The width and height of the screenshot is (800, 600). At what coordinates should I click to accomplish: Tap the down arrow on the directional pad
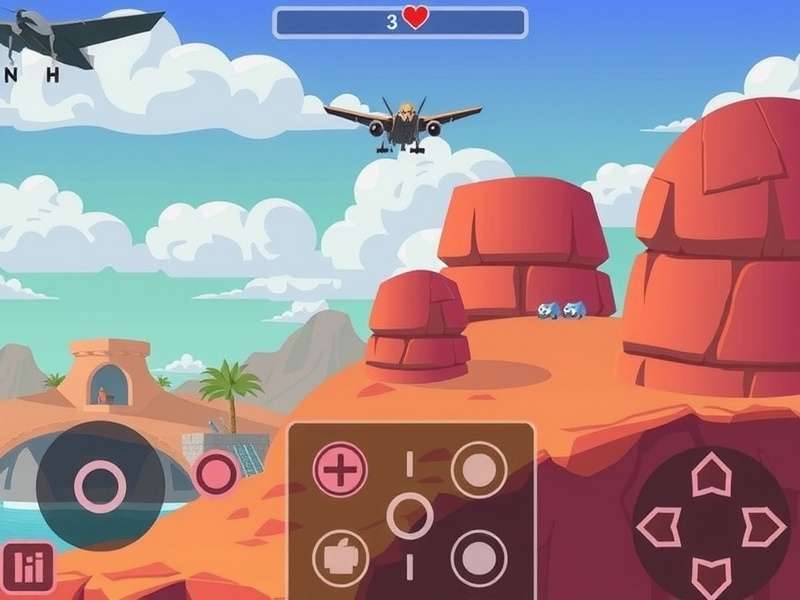tap(711, 577)
